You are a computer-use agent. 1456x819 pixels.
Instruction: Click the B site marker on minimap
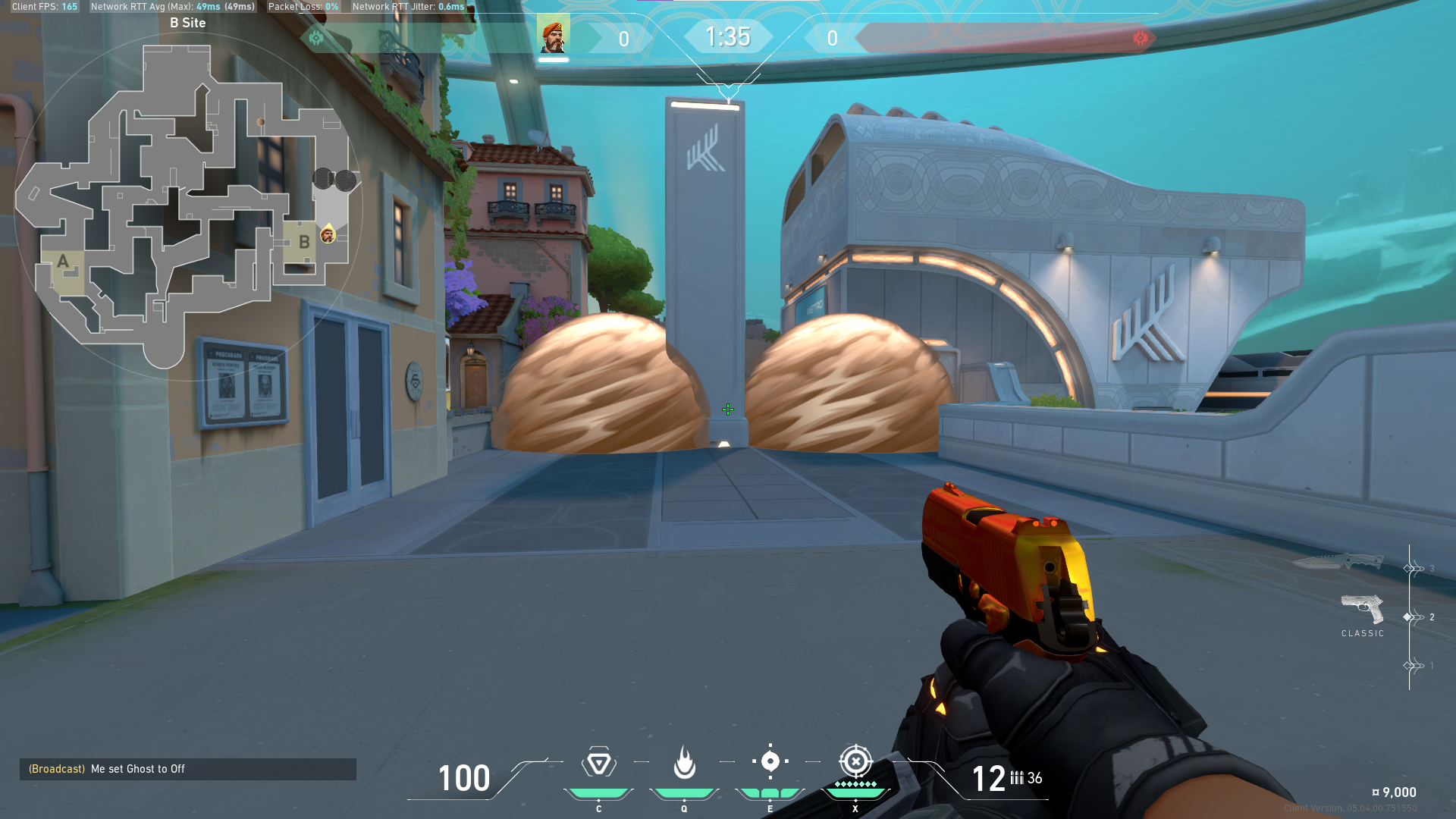pyautogui.click(x=303, y=242)
